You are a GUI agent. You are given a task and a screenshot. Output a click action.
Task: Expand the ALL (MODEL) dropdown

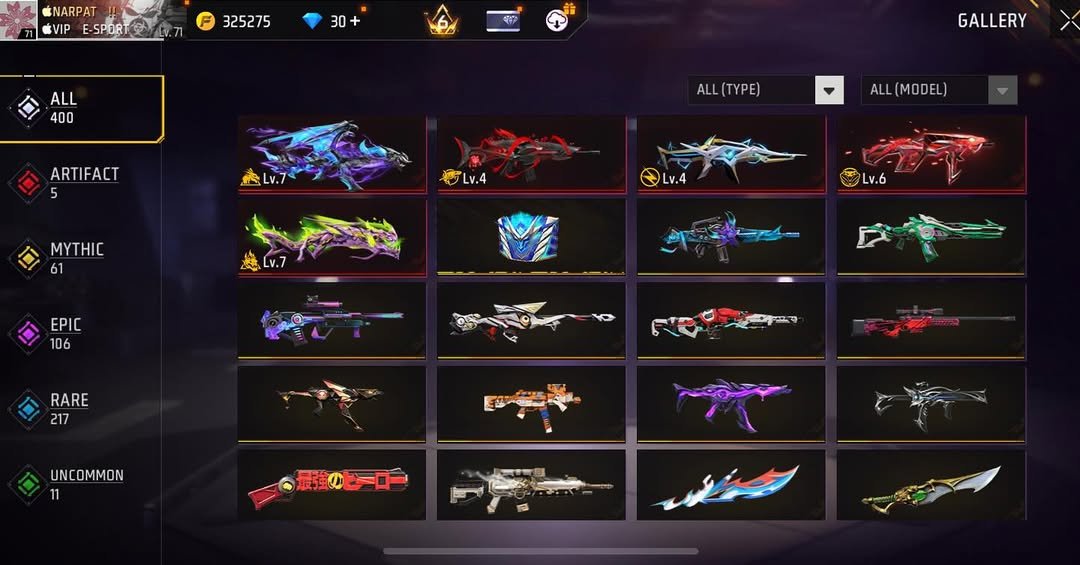point(938,90)
